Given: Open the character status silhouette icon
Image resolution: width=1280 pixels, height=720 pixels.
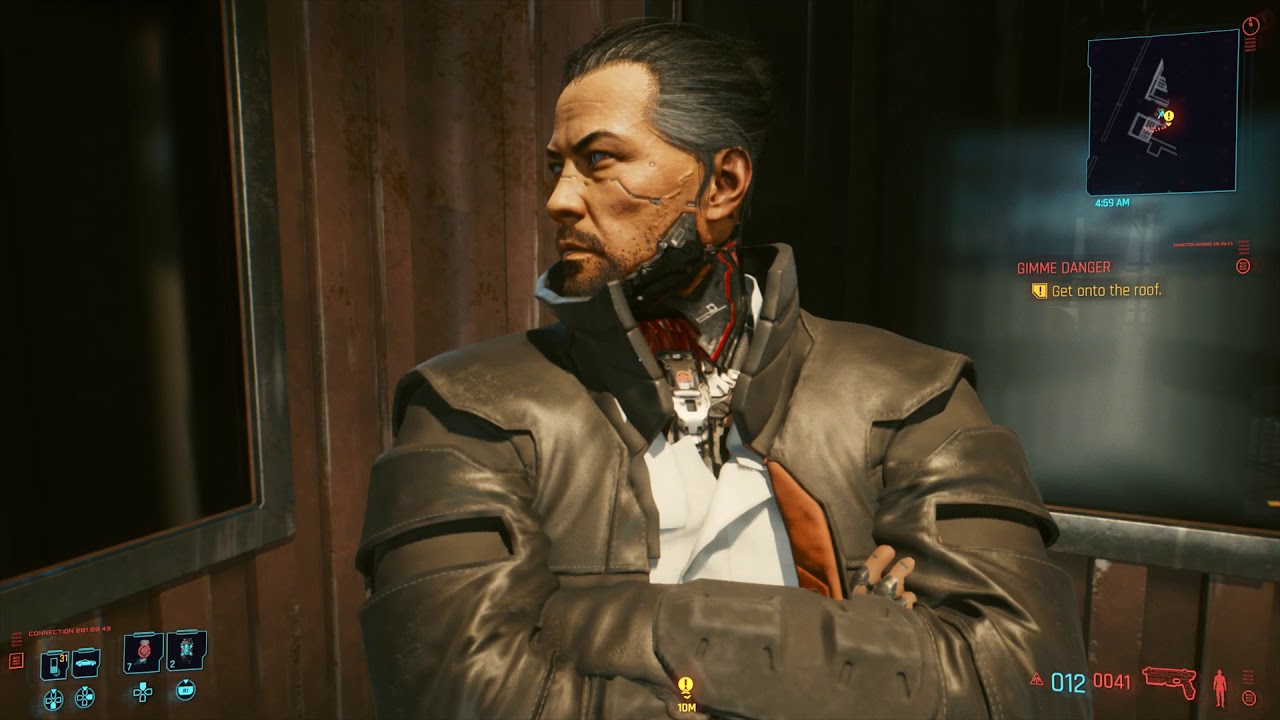Looking at the screenshot, I should (1219, 687).
